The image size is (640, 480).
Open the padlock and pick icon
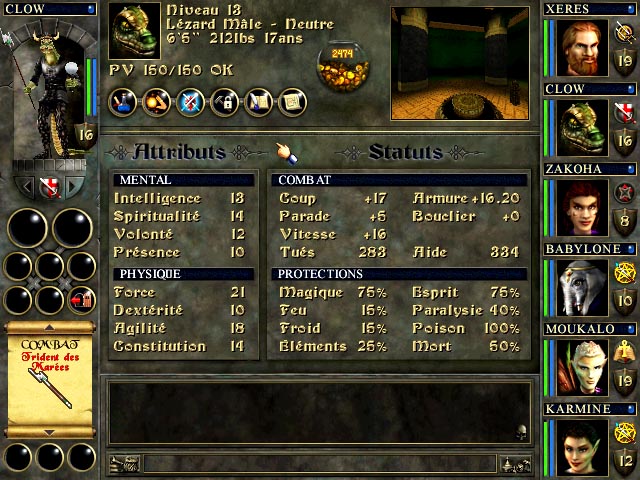(x=224, y=101)
